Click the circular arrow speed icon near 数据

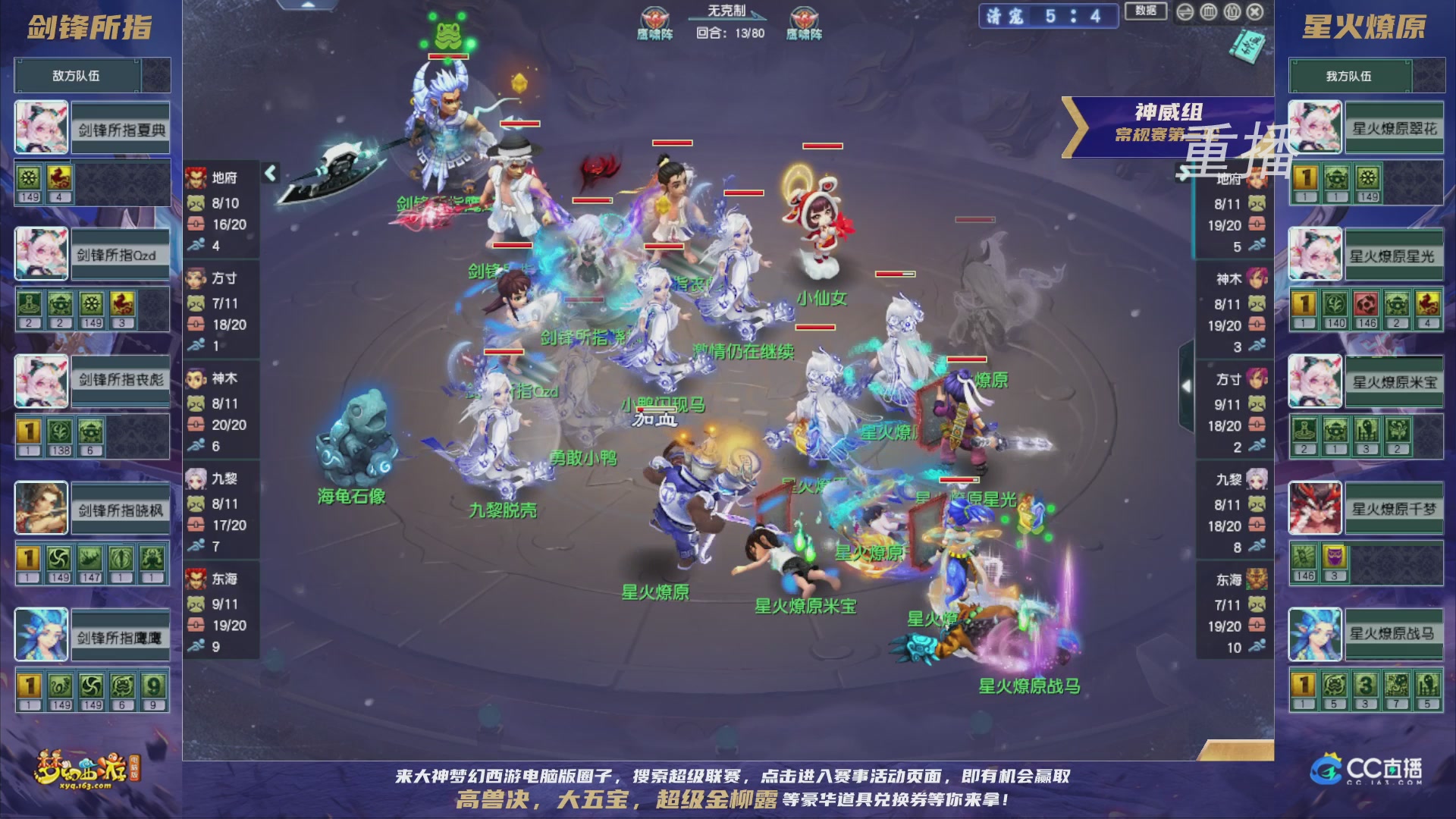tap(1185, 12)
